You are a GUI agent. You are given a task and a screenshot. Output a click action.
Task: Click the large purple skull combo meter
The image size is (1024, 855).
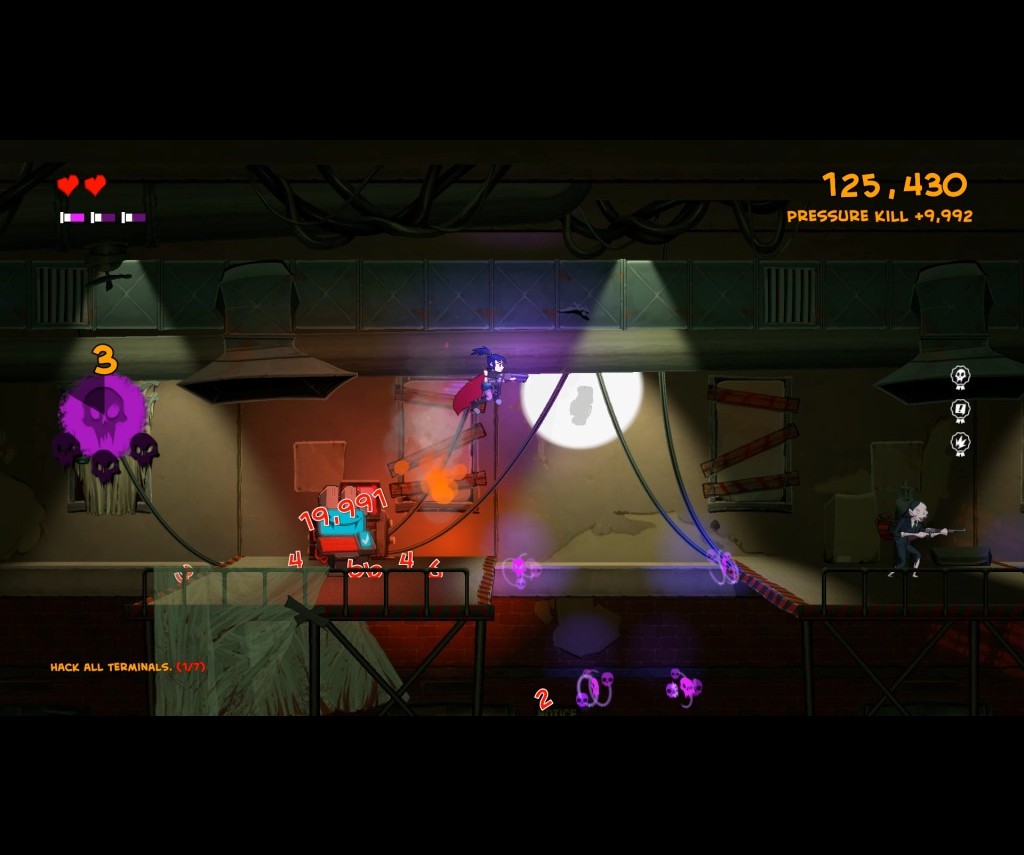(x=103, y=417)
